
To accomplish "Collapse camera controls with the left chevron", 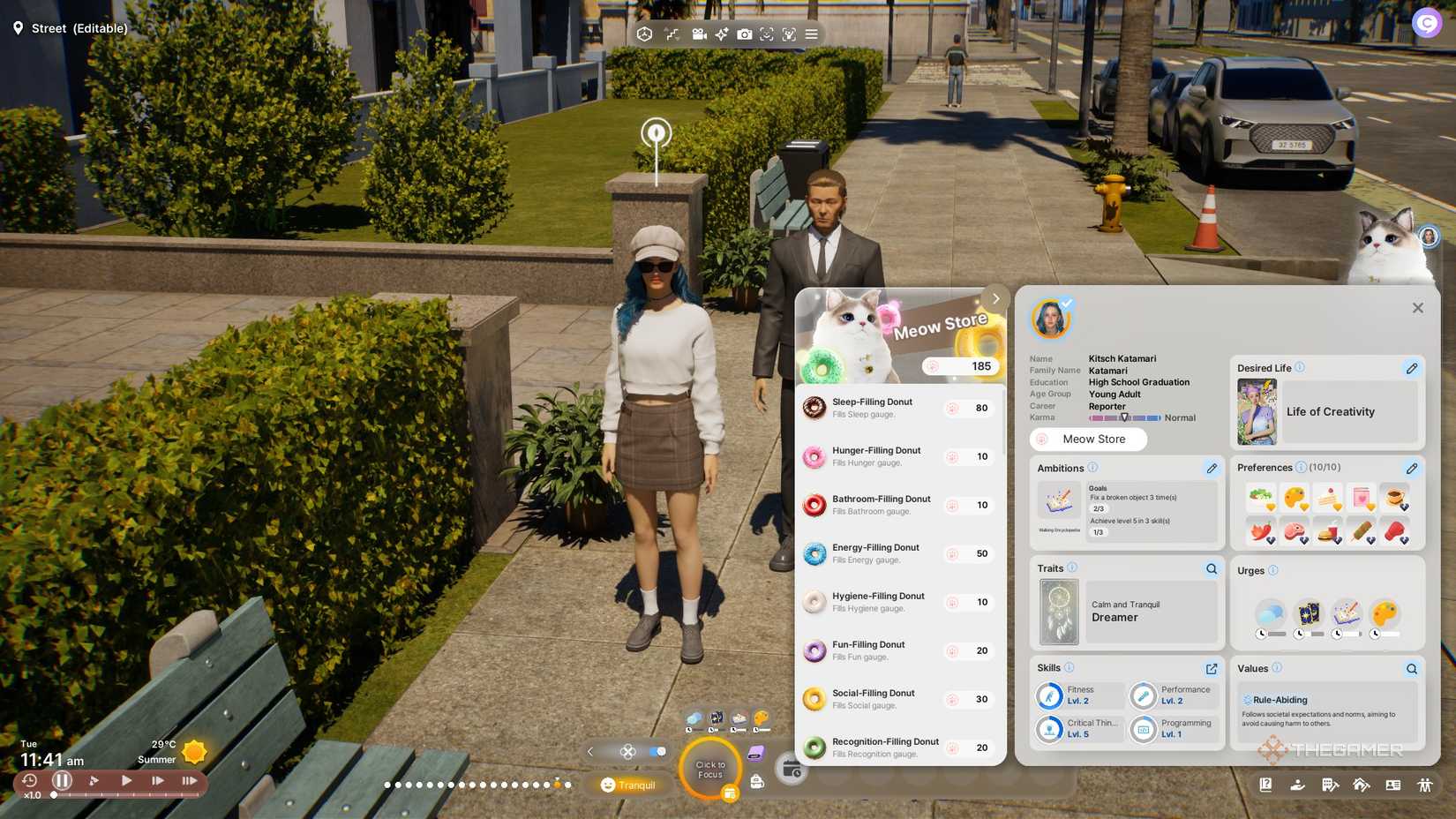I will click(589, 751).
